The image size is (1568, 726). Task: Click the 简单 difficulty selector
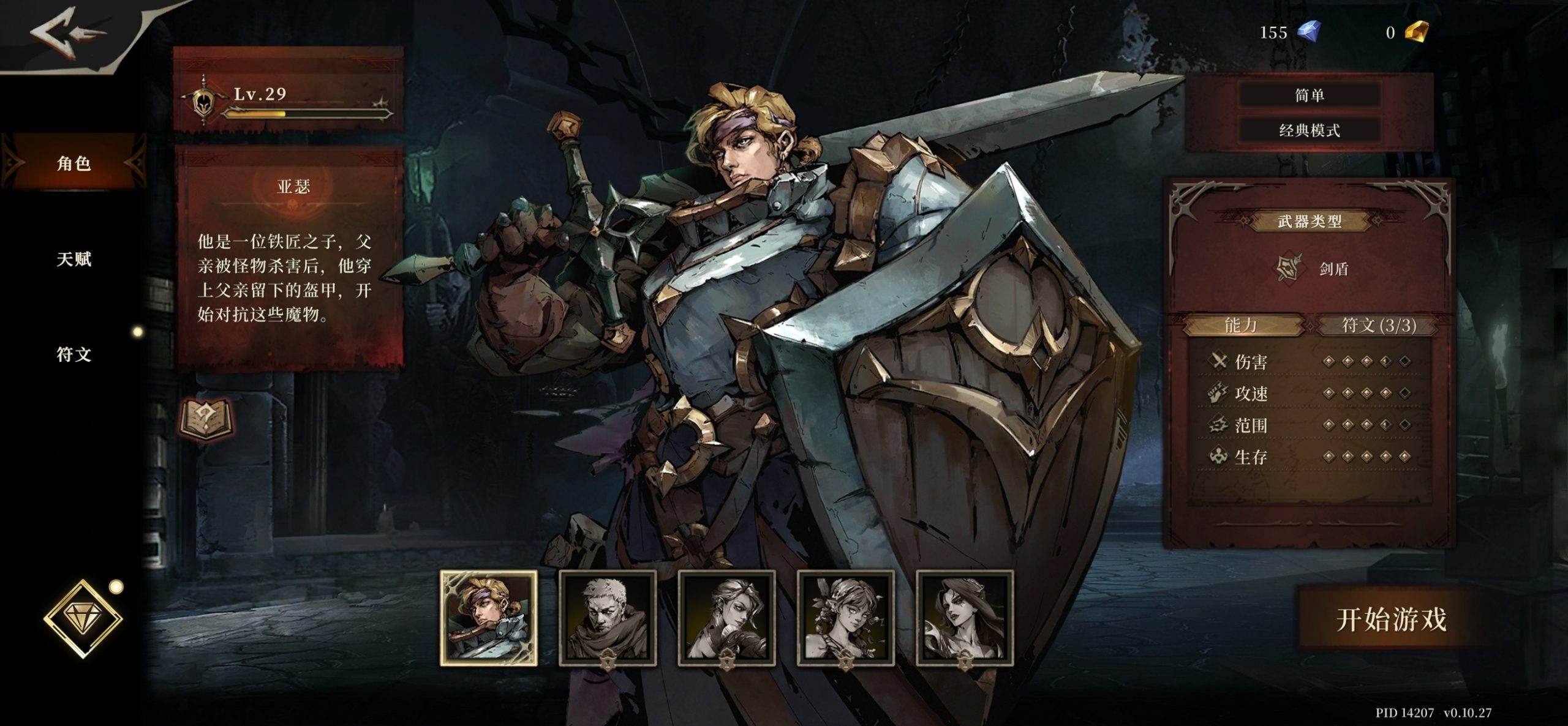1309,95
